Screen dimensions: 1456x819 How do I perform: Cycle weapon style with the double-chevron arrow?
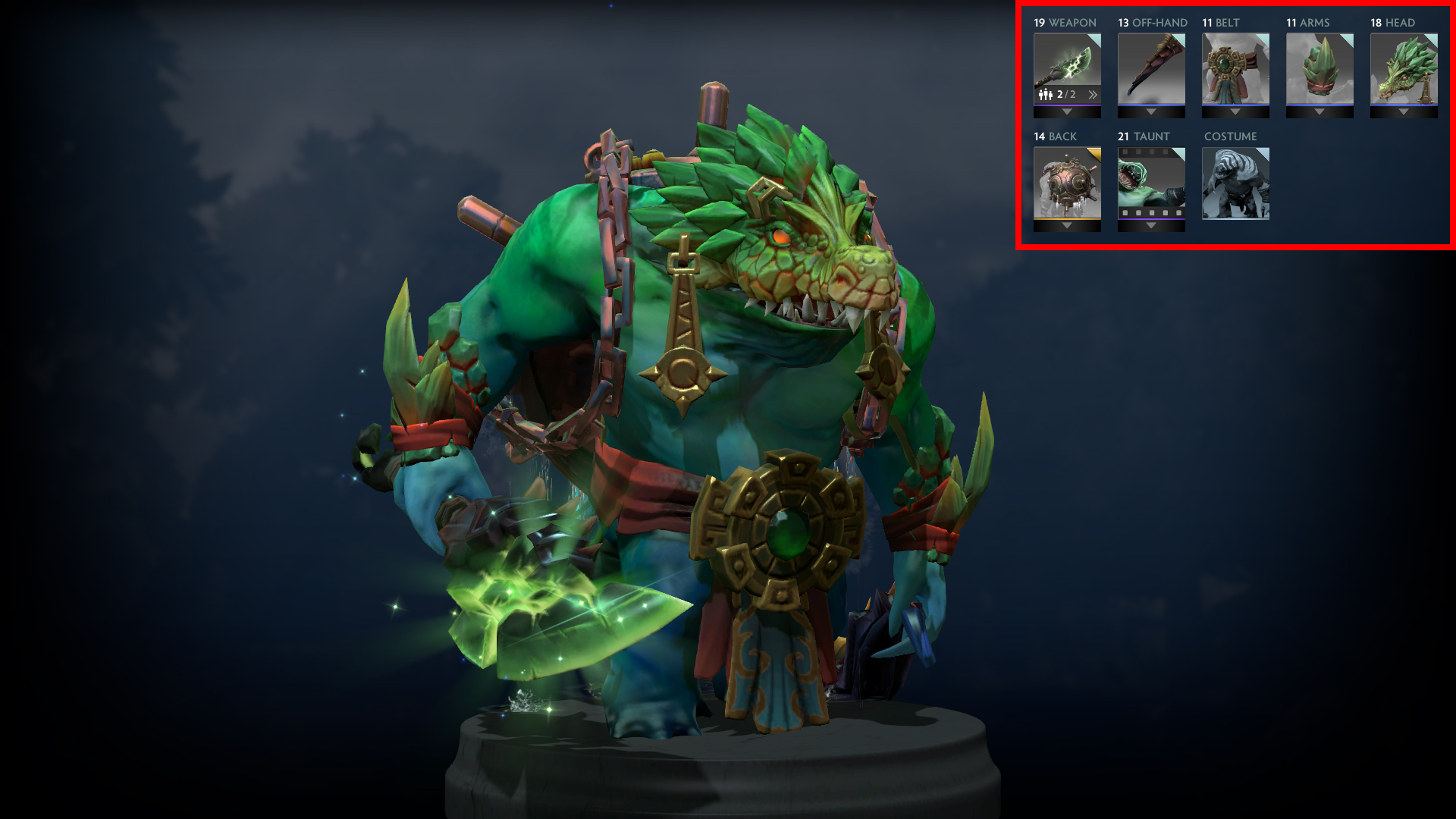pyautogui.click(x=1092, y=95)
